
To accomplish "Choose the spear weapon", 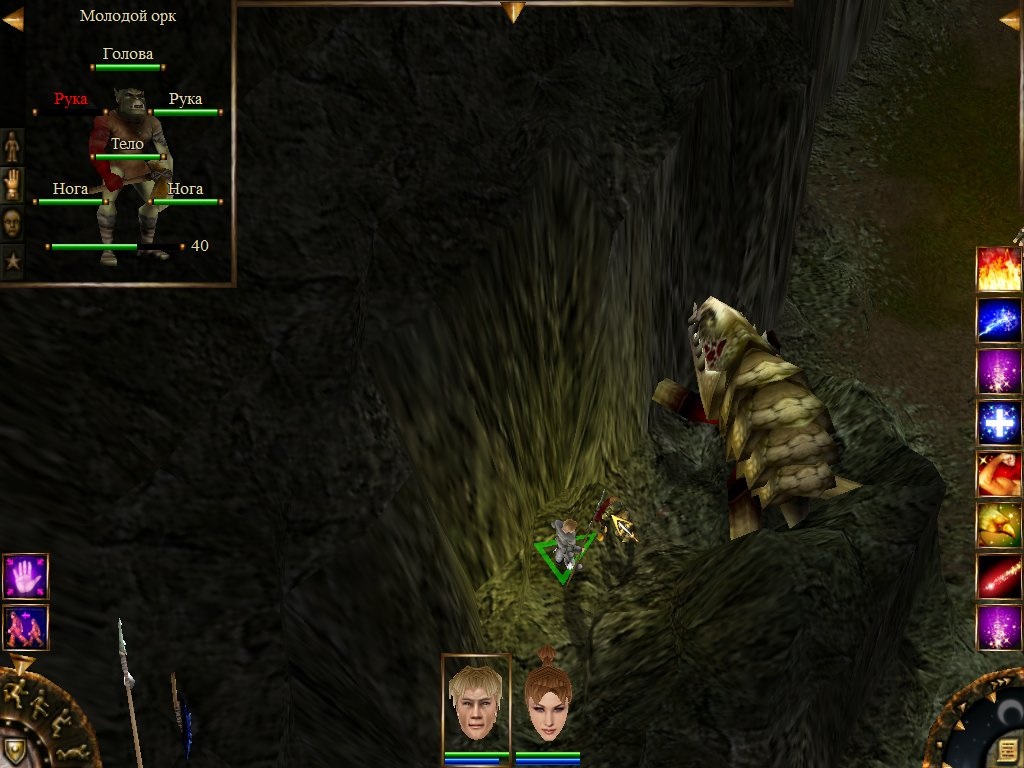I will 129,688.
